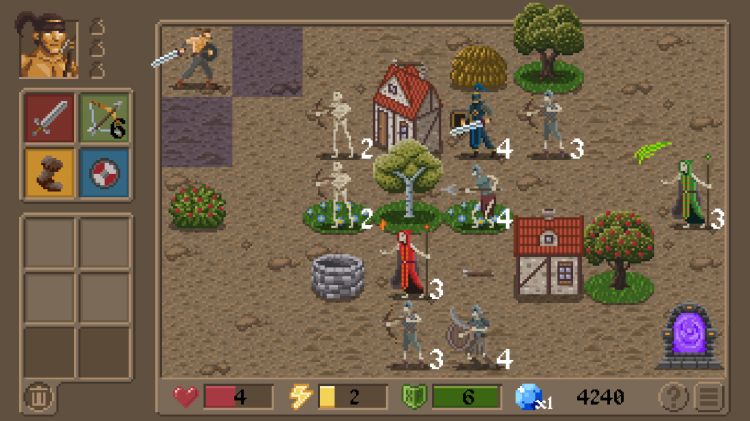750x421 pixels.
Task: Click the barbarian hero portrait
Action: coord(48,48)
